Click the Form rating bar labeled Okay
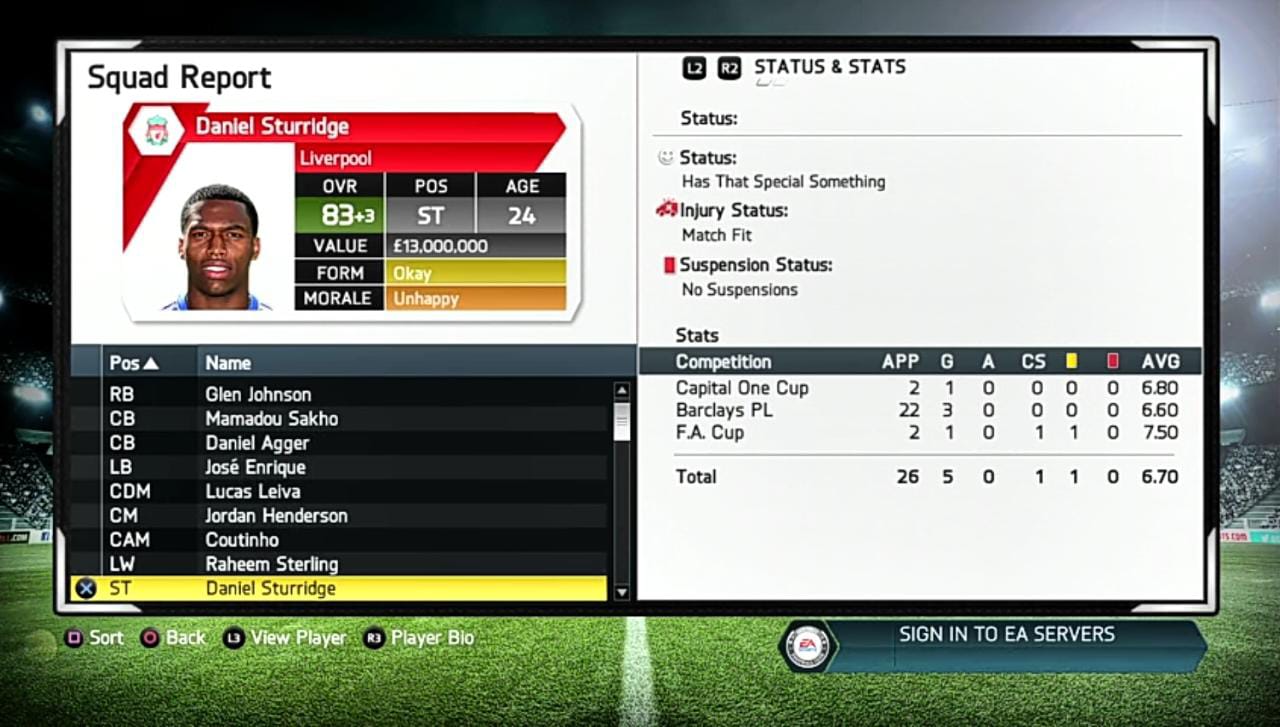 [x=475, y=272]
